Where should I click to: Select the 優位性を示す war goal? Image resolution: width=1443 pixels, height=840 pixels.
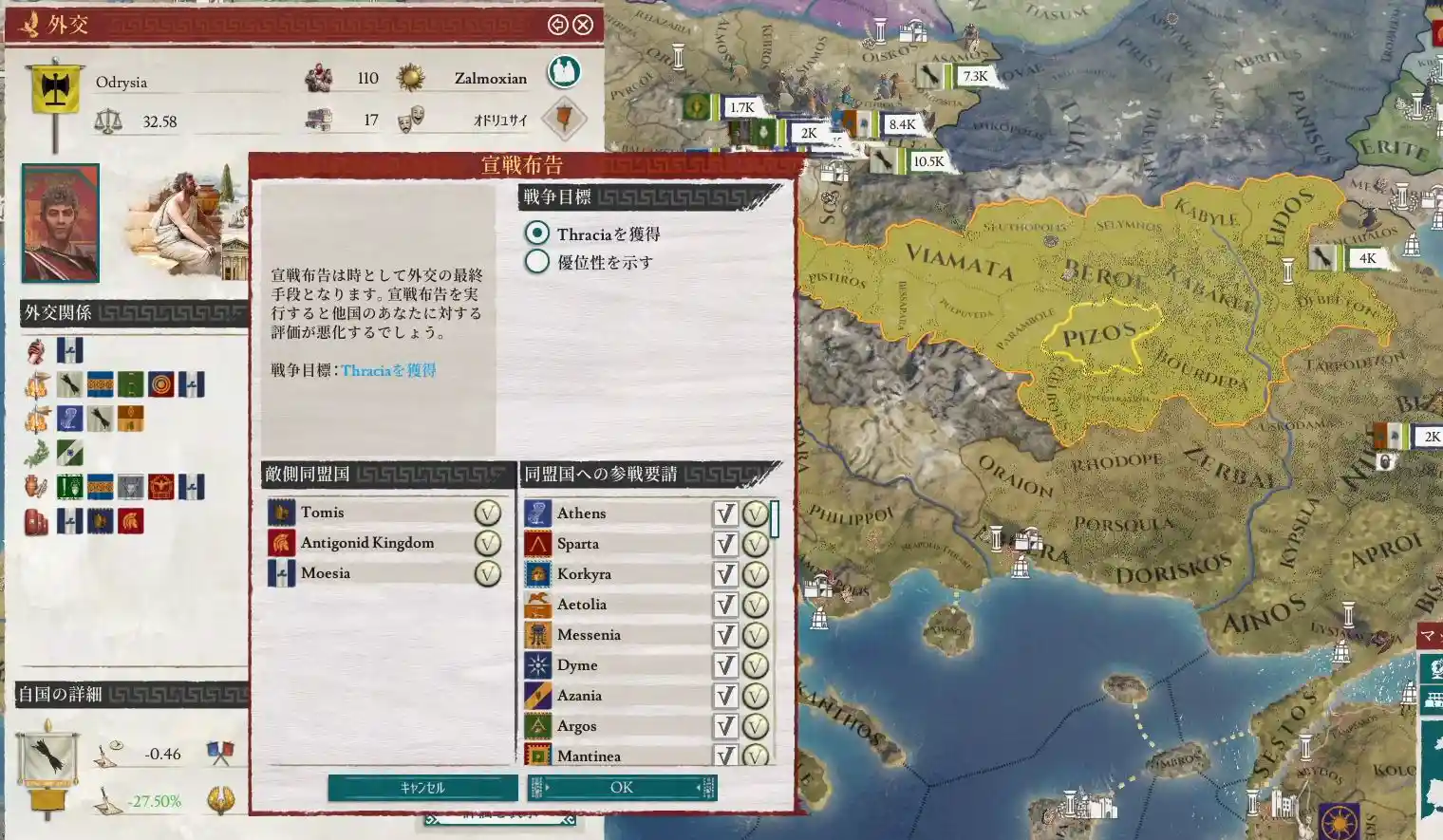tap(538, 261)
